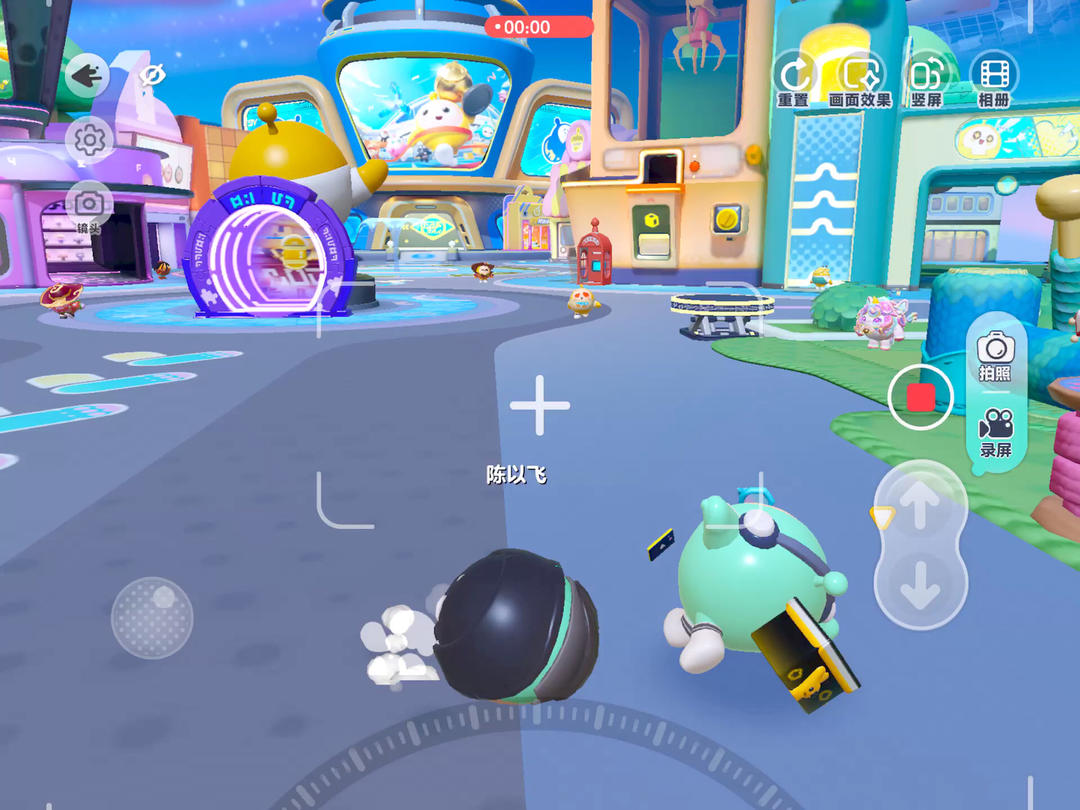Viewport: 1080px width, 810px height.
Task: Select the 拍照 photo mode
Action: click(995, 357)
